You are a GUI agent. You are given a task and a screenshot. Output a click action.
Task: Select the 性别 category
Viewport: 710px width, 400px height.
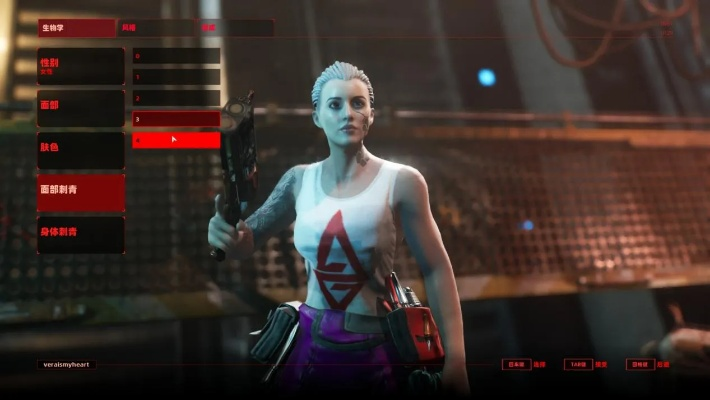click(x=81, y=66)
